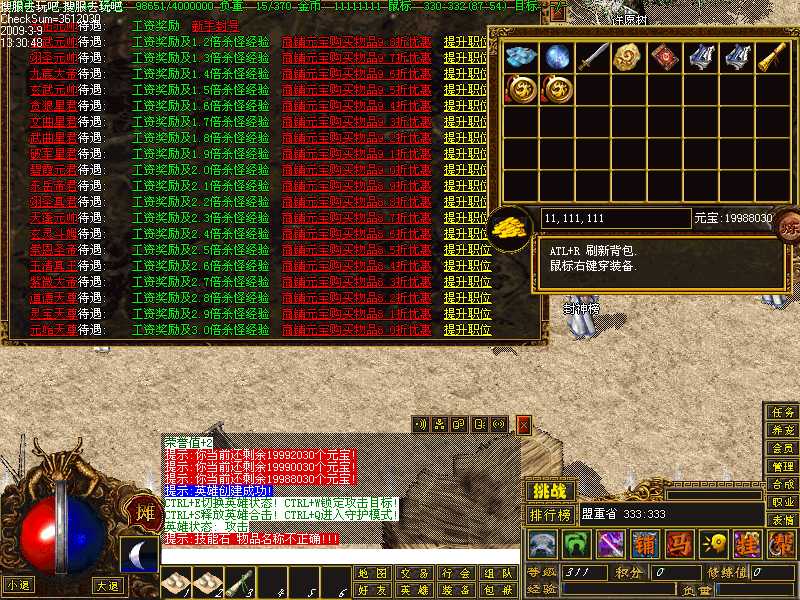Screen dimensions: 800x600
Task: Pick the red book in inventory
Action: 662,57
